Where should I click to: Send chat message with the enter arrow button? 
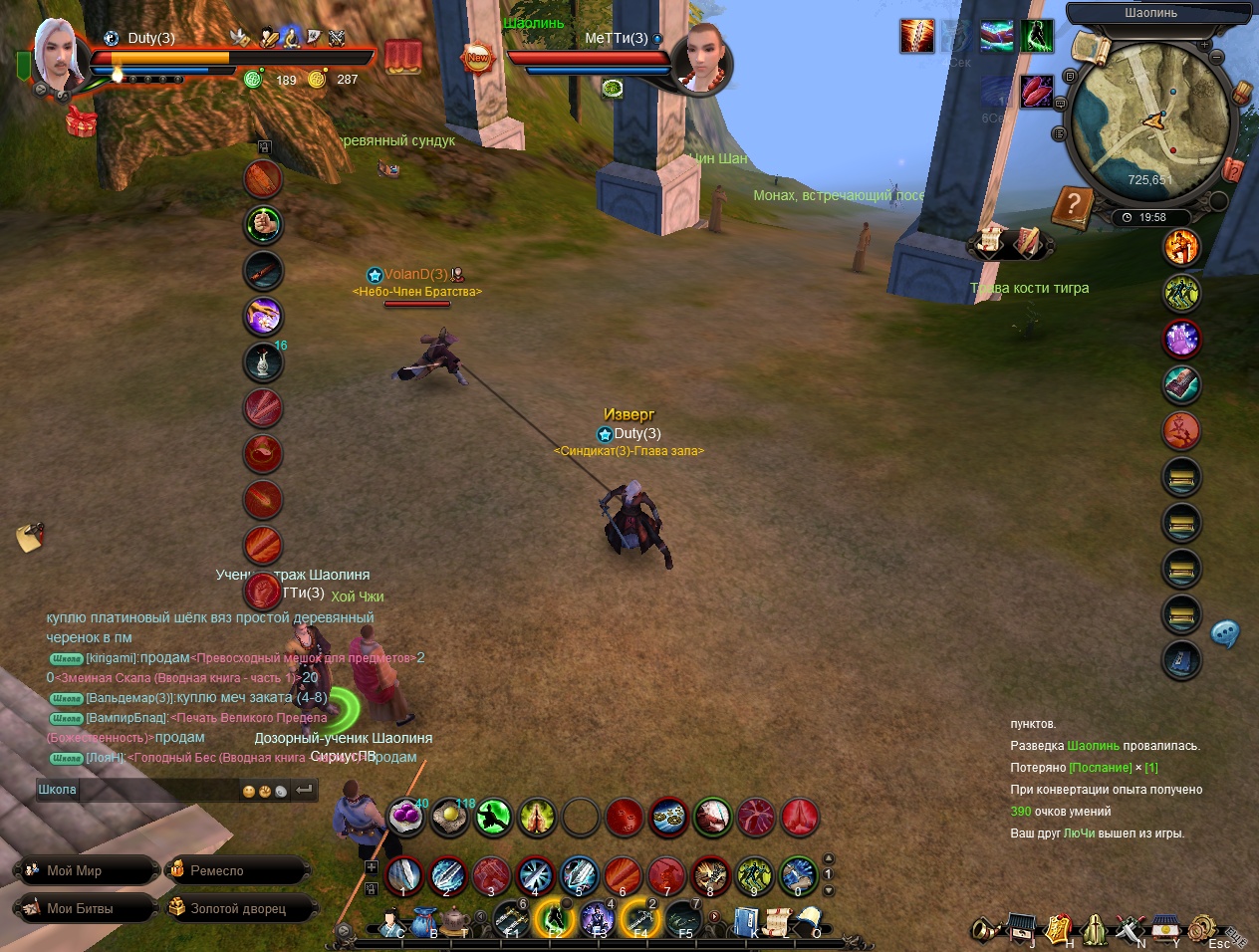pyautogui.click(x=305, y=790)
